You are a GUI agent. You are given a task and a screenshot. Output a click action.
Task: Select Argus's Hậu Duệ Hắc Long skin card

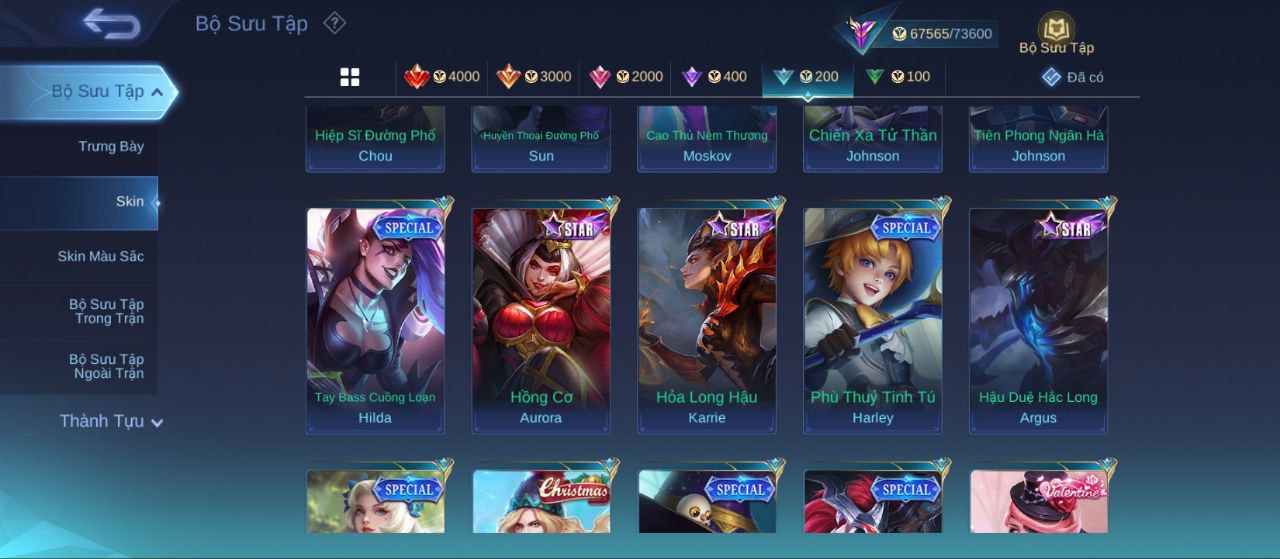coord(1038,320)
